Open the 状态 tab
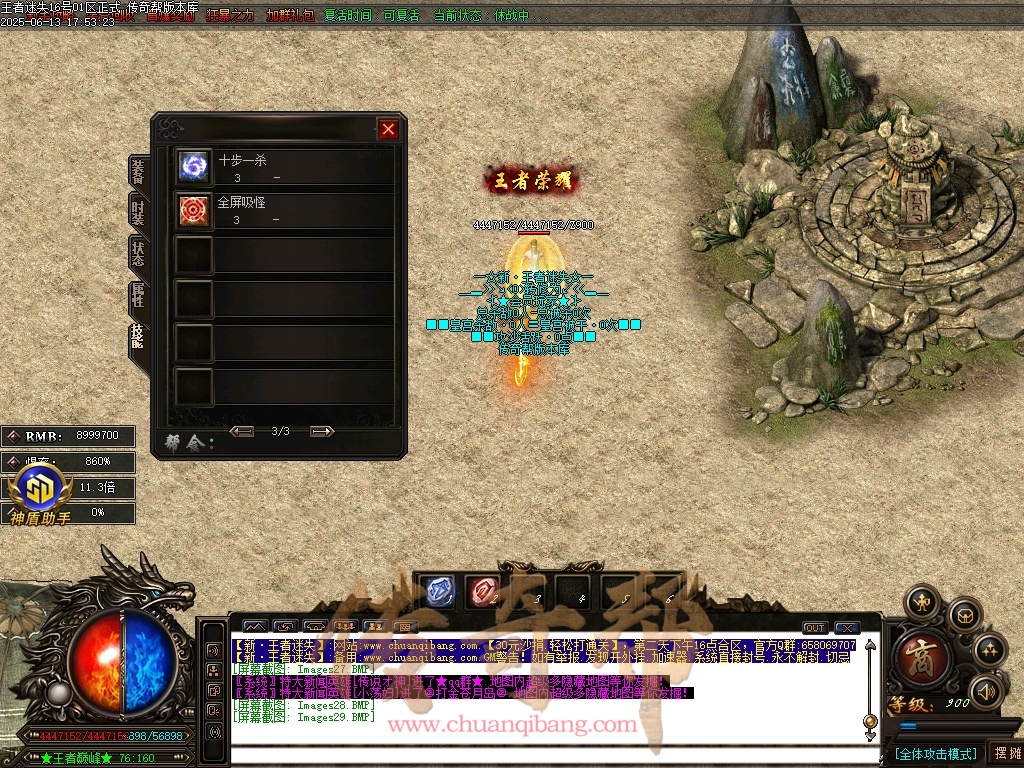 138,253
